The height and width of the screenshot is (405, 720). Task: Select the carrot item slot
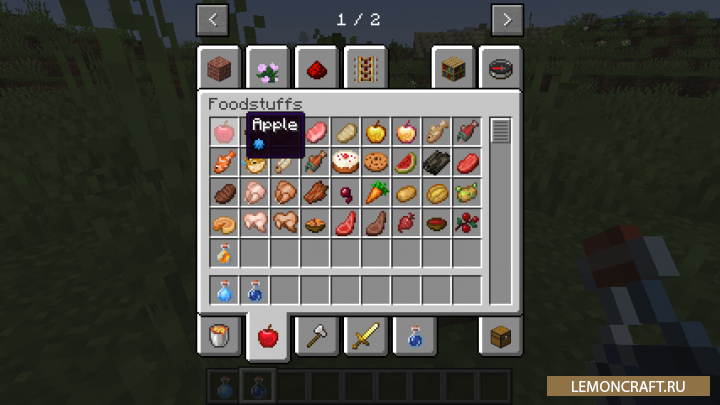point(376,192)
